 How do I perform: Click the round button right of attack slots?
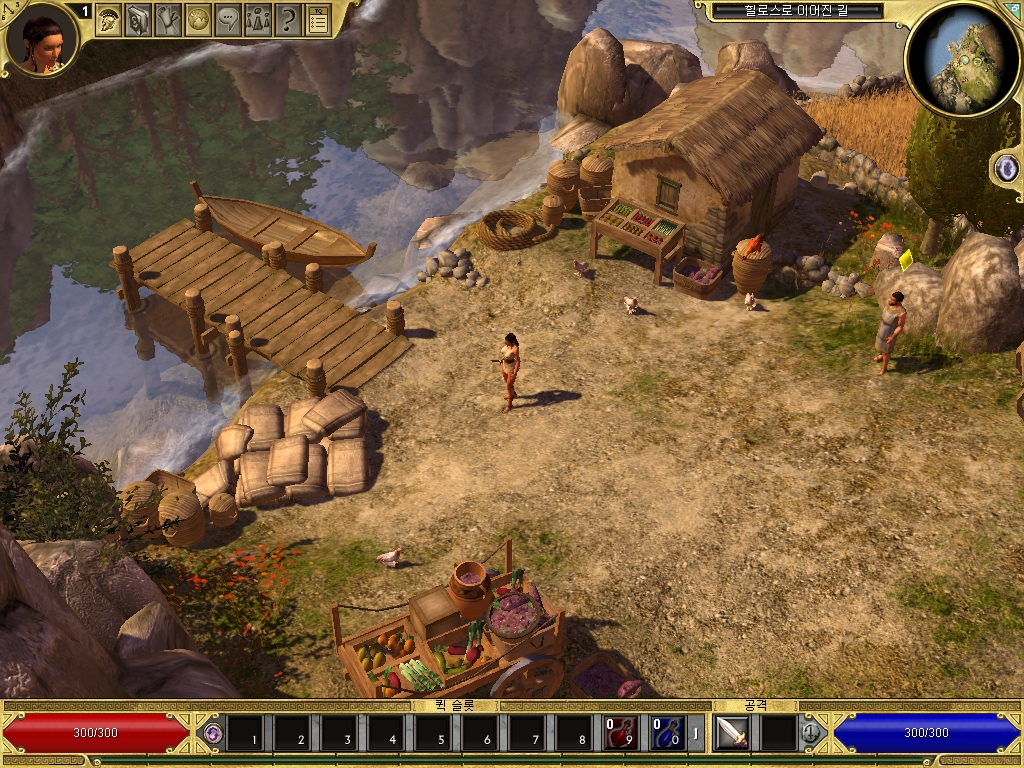811,733
